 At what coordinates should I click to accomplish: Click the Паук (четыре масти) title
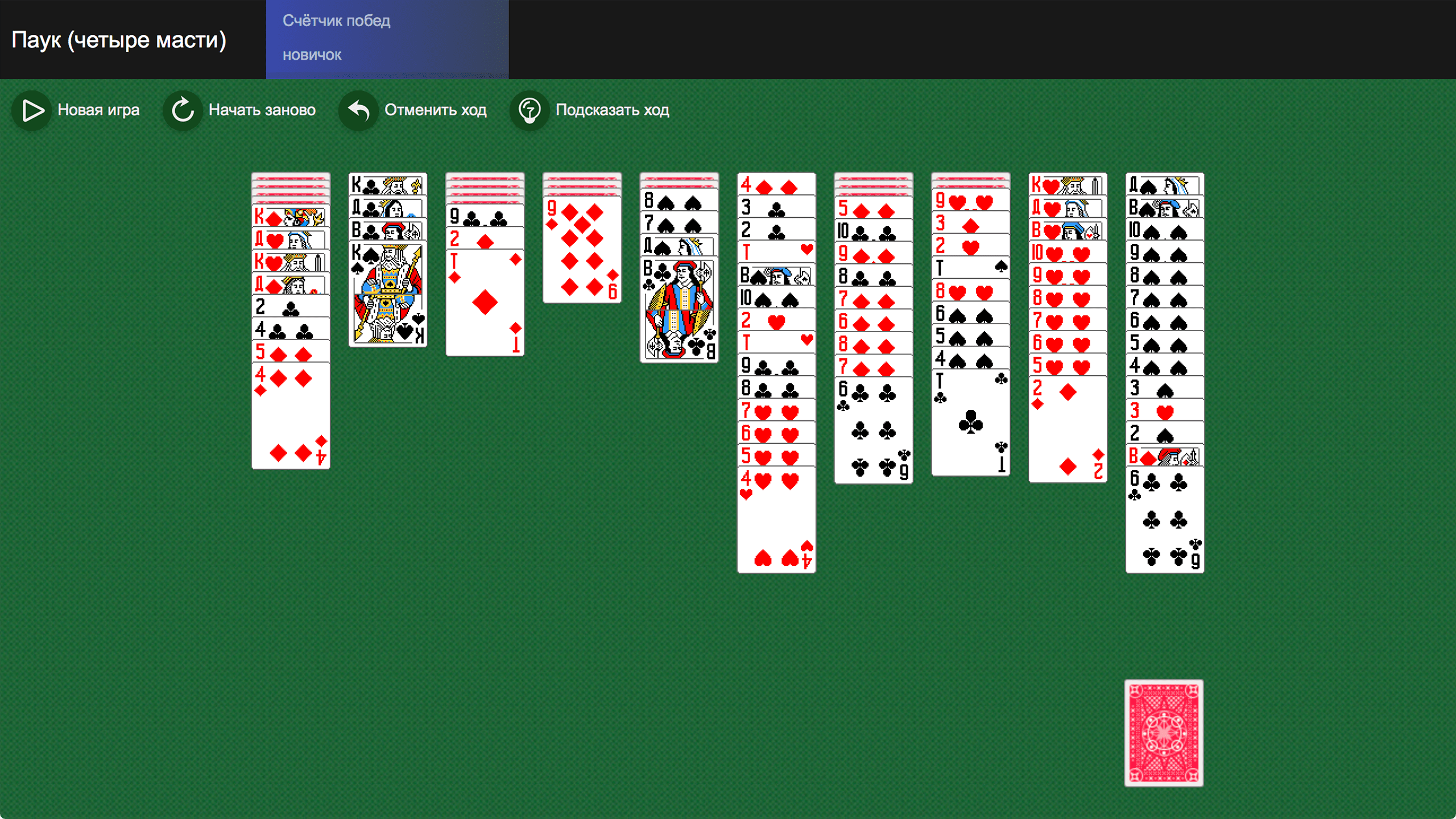tap(119, 40)
